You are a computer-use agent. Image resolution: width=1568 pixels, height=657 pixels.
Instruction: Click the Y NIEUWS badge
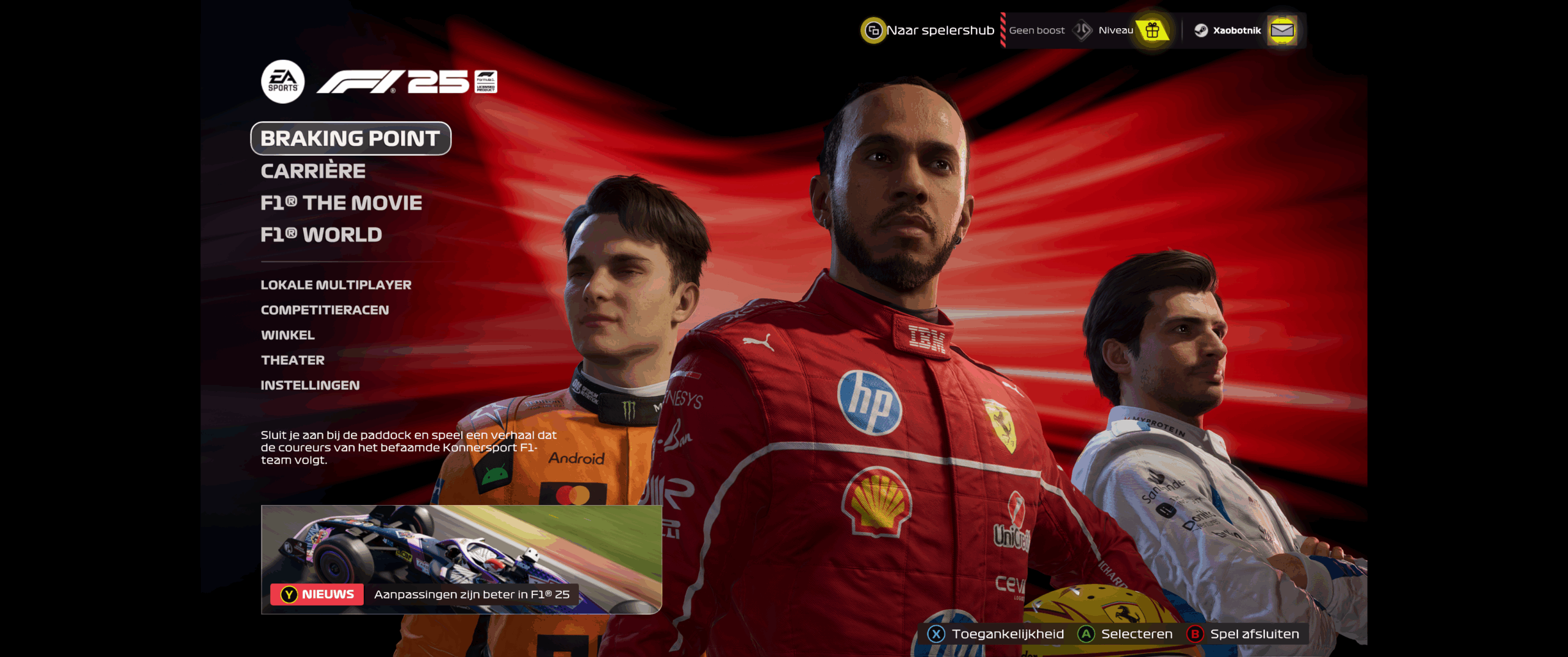pos(318,593)
